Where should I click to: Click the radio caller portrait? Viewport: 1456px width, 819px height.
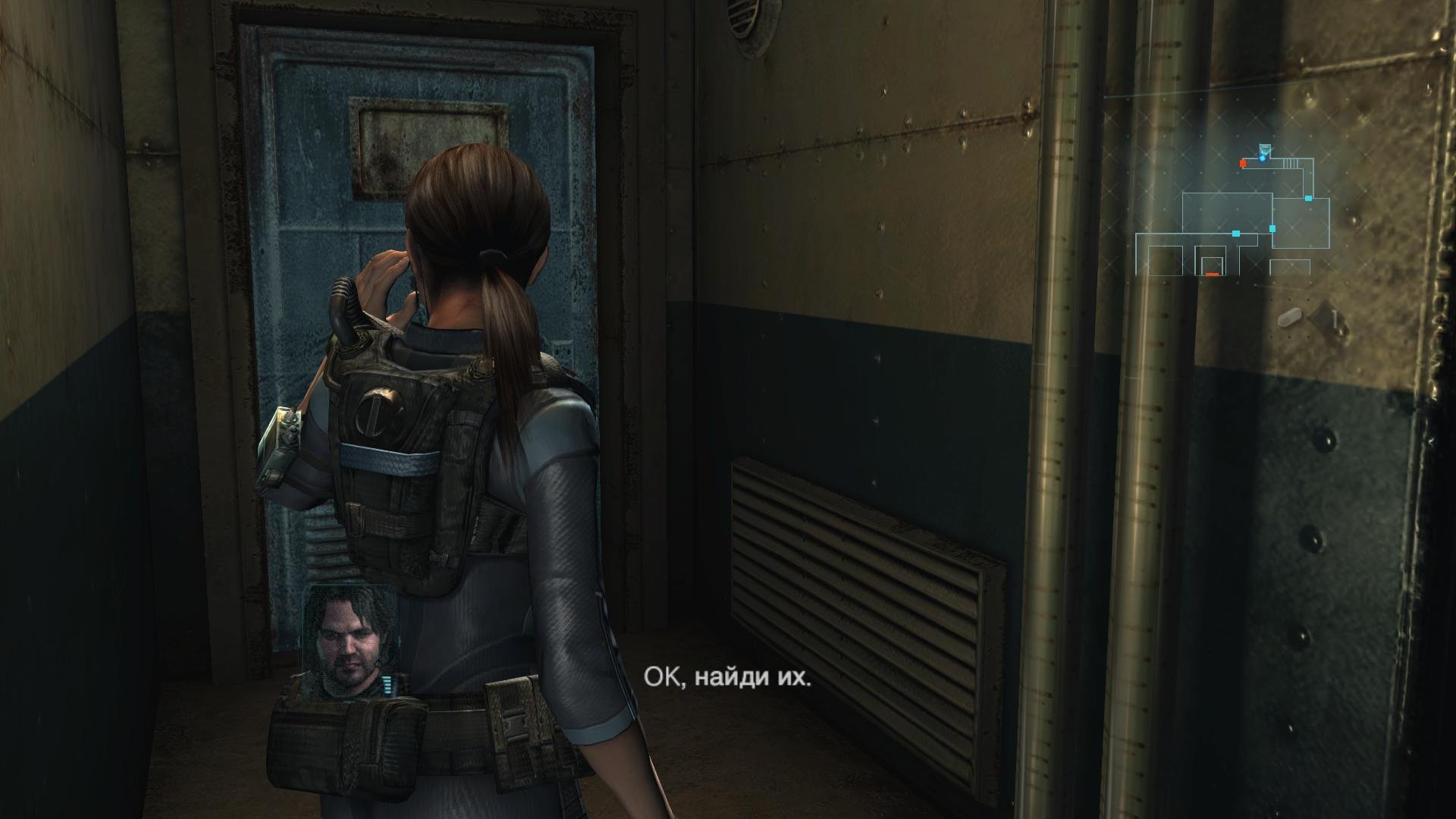coord(348,643)
